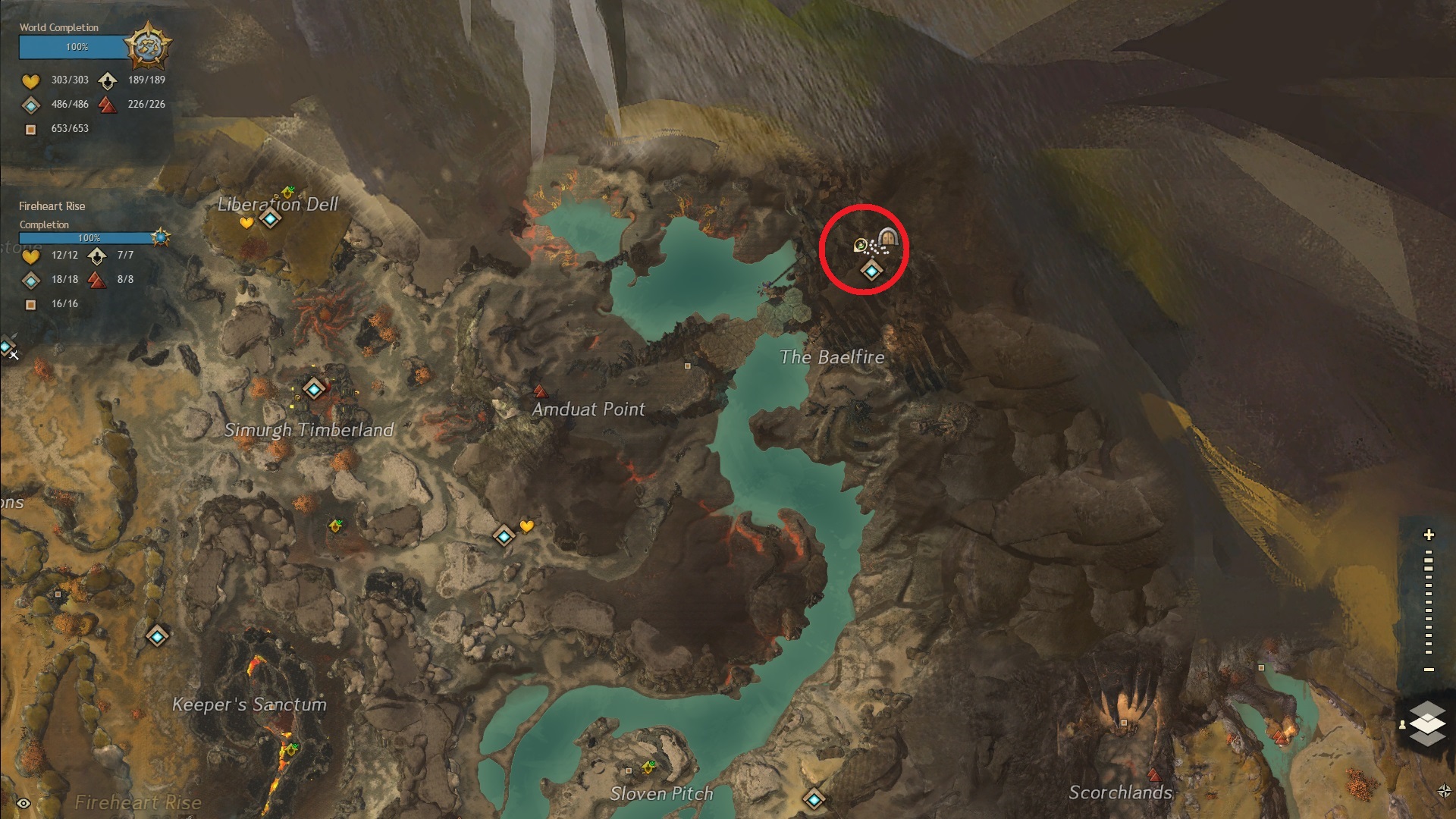Click the hero point above Liberation Dell
This screenshot has width=1456, height=819.
(288, 192)
